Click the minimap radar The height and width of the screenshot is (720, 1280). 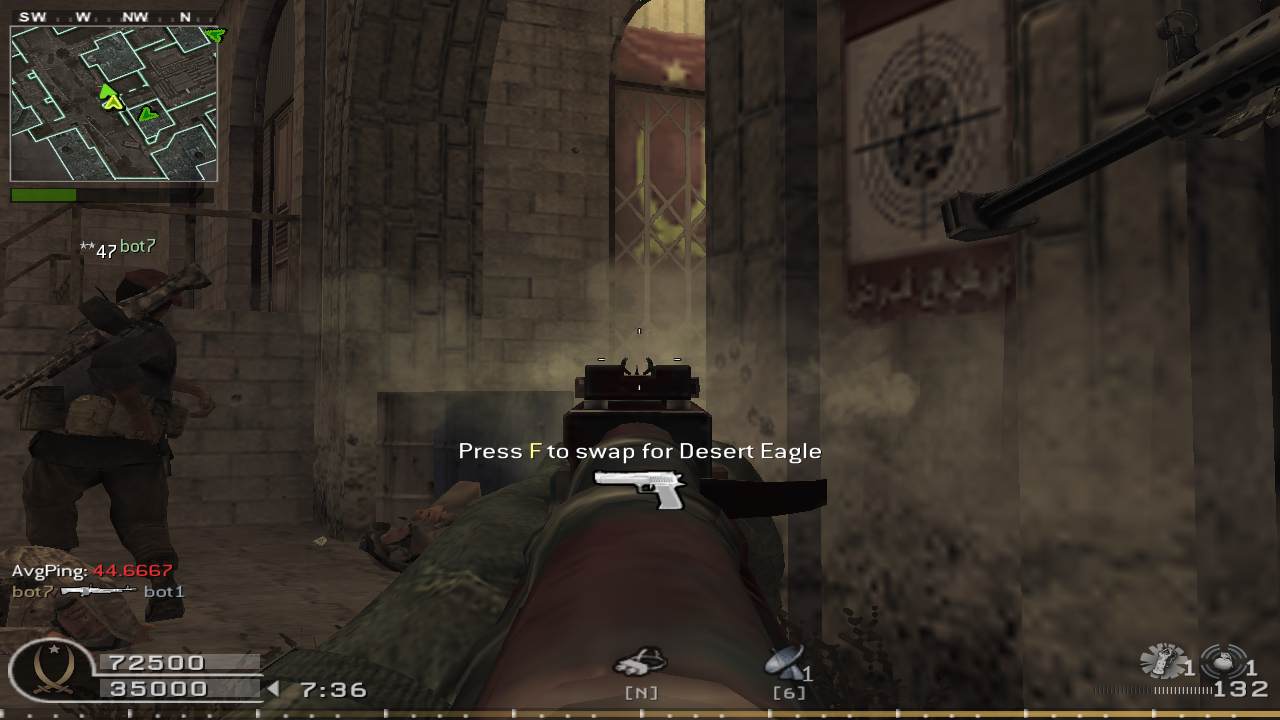[113, 103]
